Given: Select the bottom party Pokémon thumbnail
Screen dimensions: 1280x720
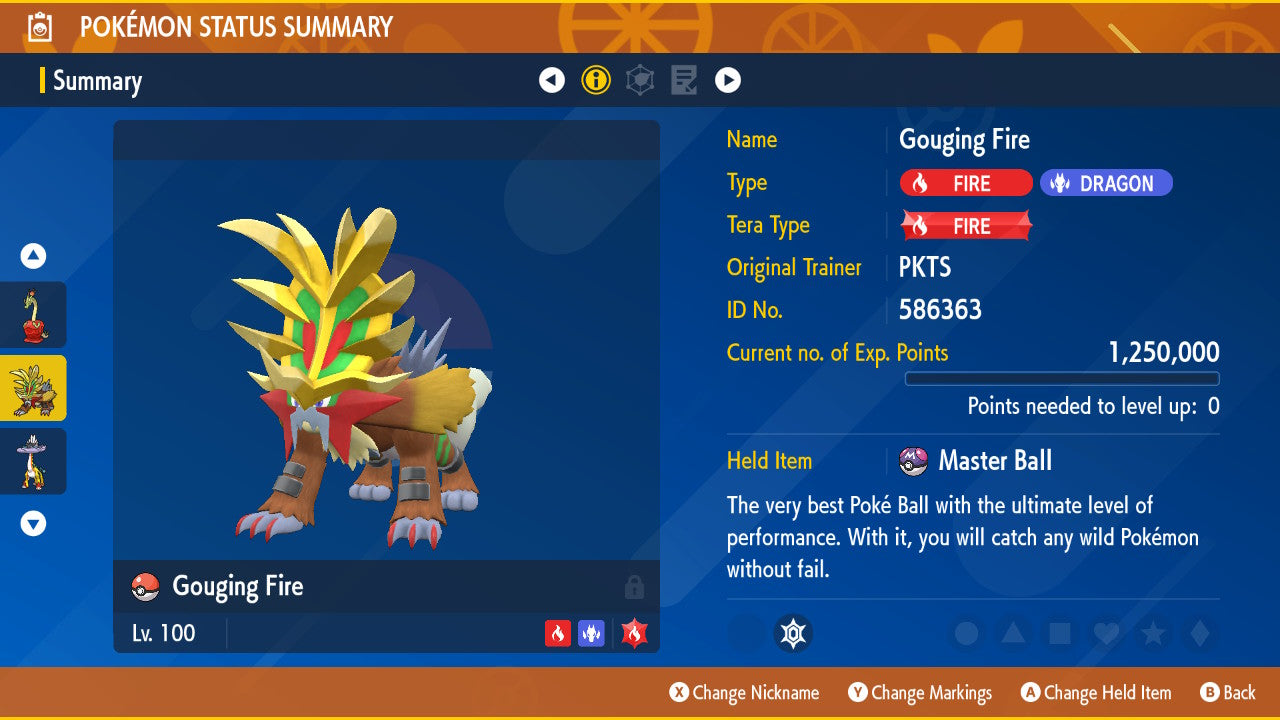Looking at the screenshot, I should click(33, 461).
